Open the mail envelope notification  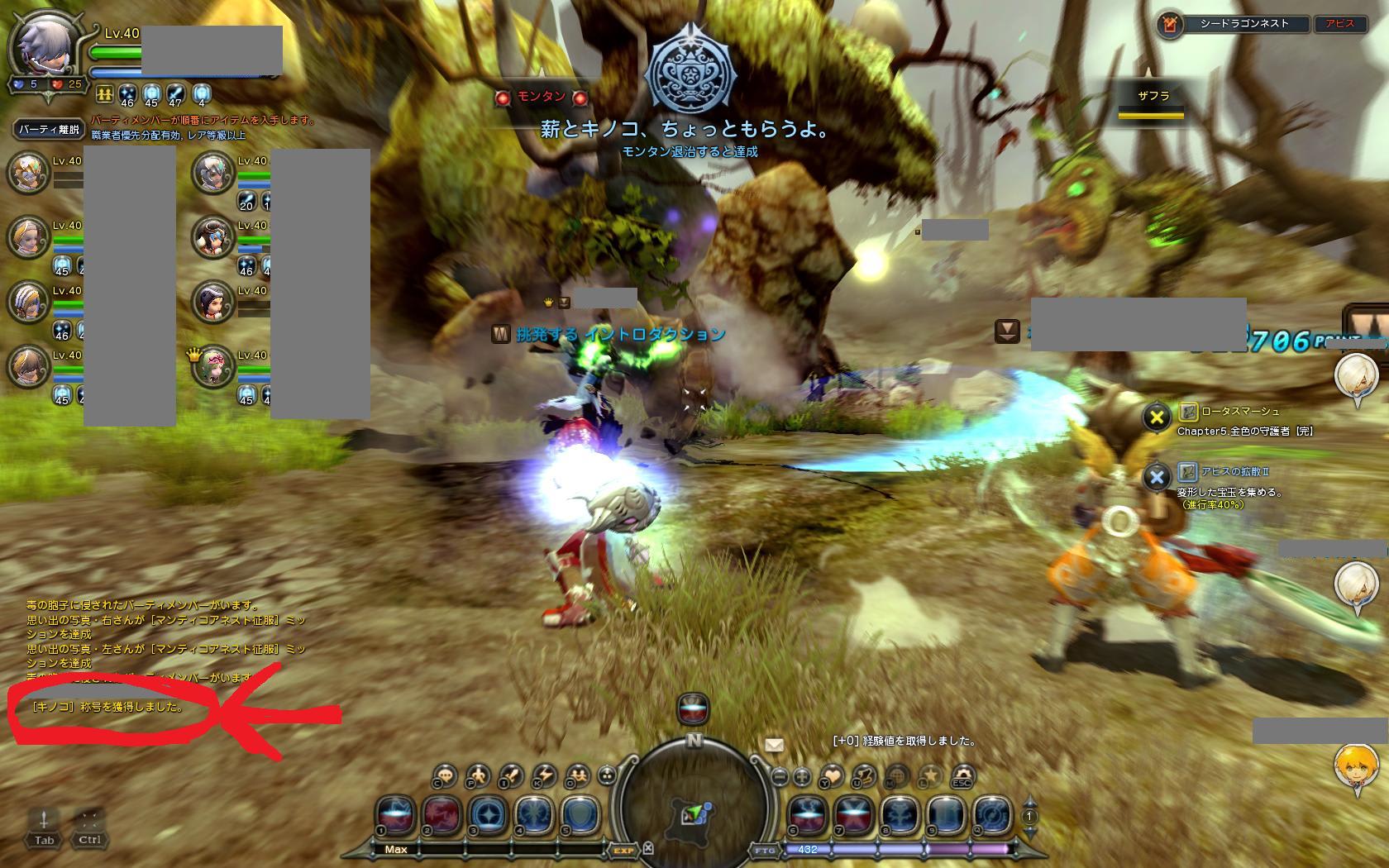(774, 745)
